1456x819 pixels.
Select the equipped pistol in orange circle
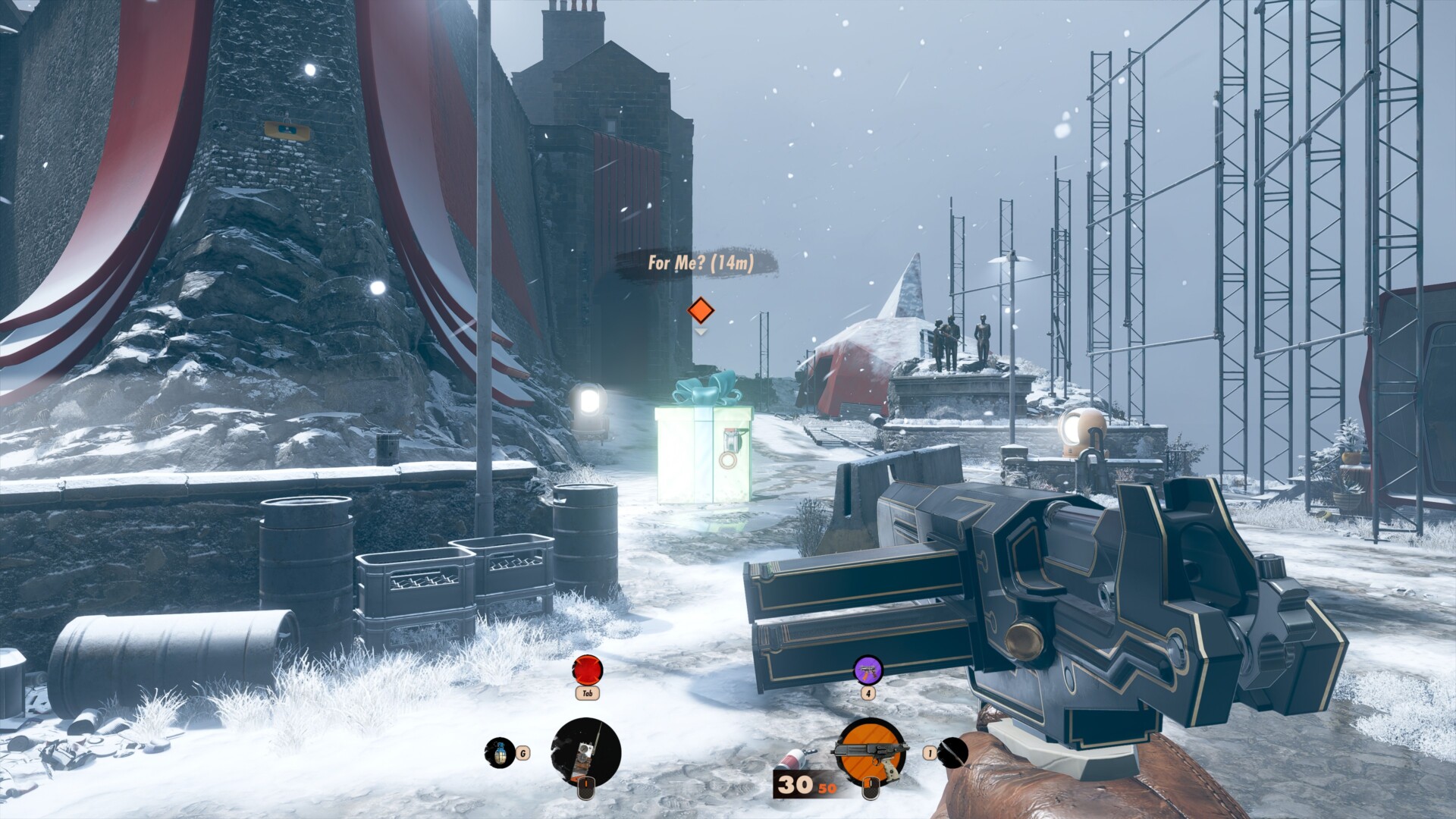click(871, 751)
